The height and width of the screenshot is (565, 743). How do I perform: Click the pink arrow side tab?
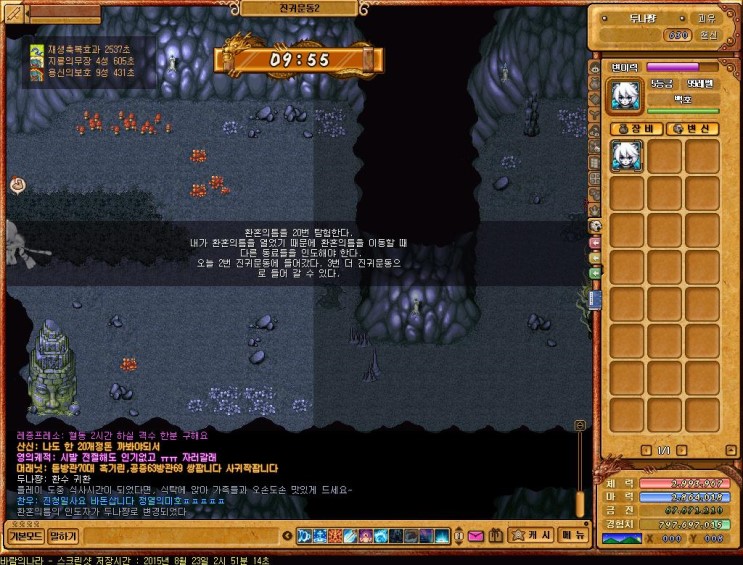click(596, 242)
